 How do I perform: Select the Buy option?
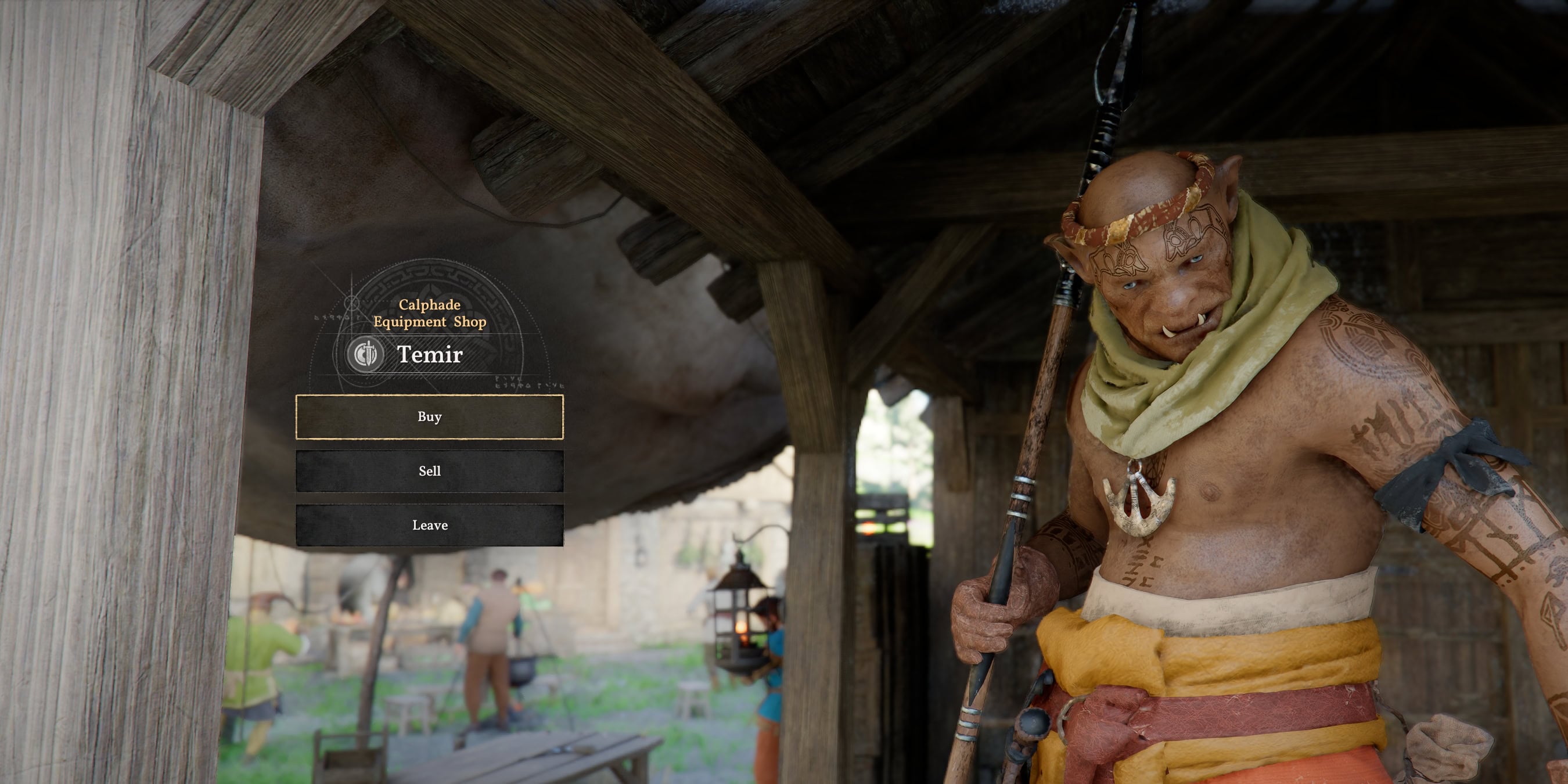tap(429, 418)
